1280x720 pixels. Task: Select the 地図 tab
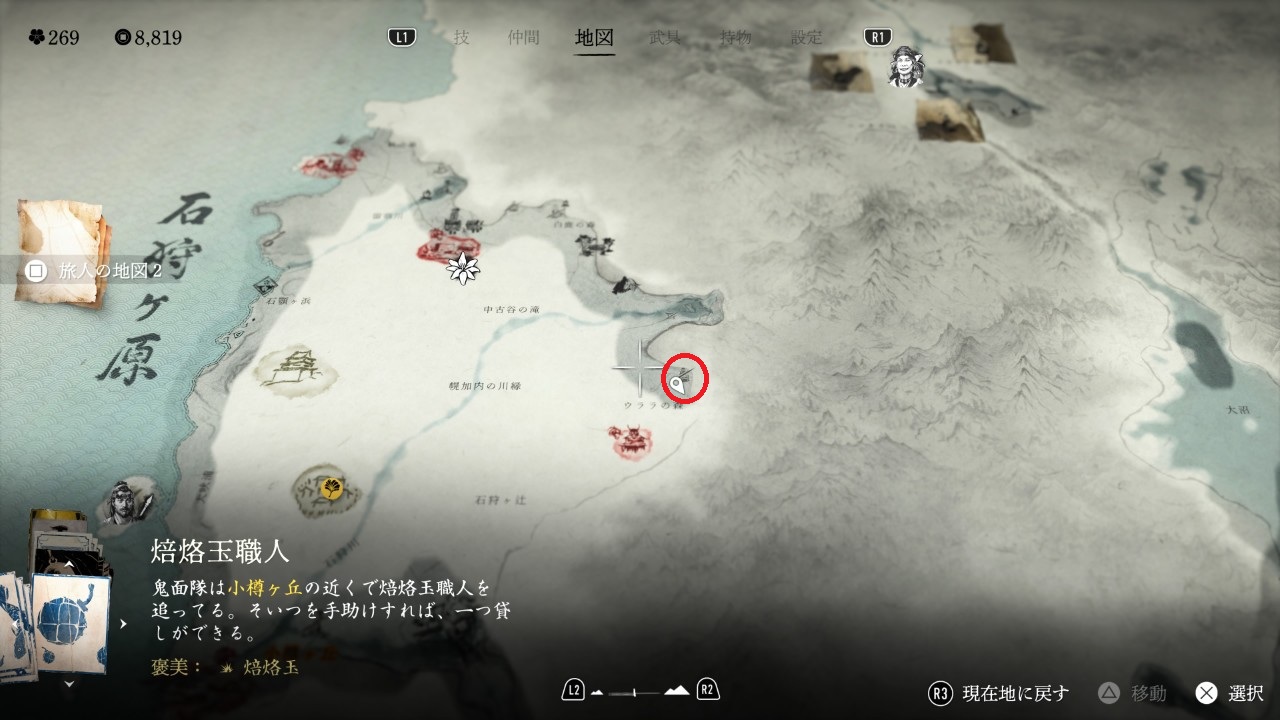click(594, 38)
